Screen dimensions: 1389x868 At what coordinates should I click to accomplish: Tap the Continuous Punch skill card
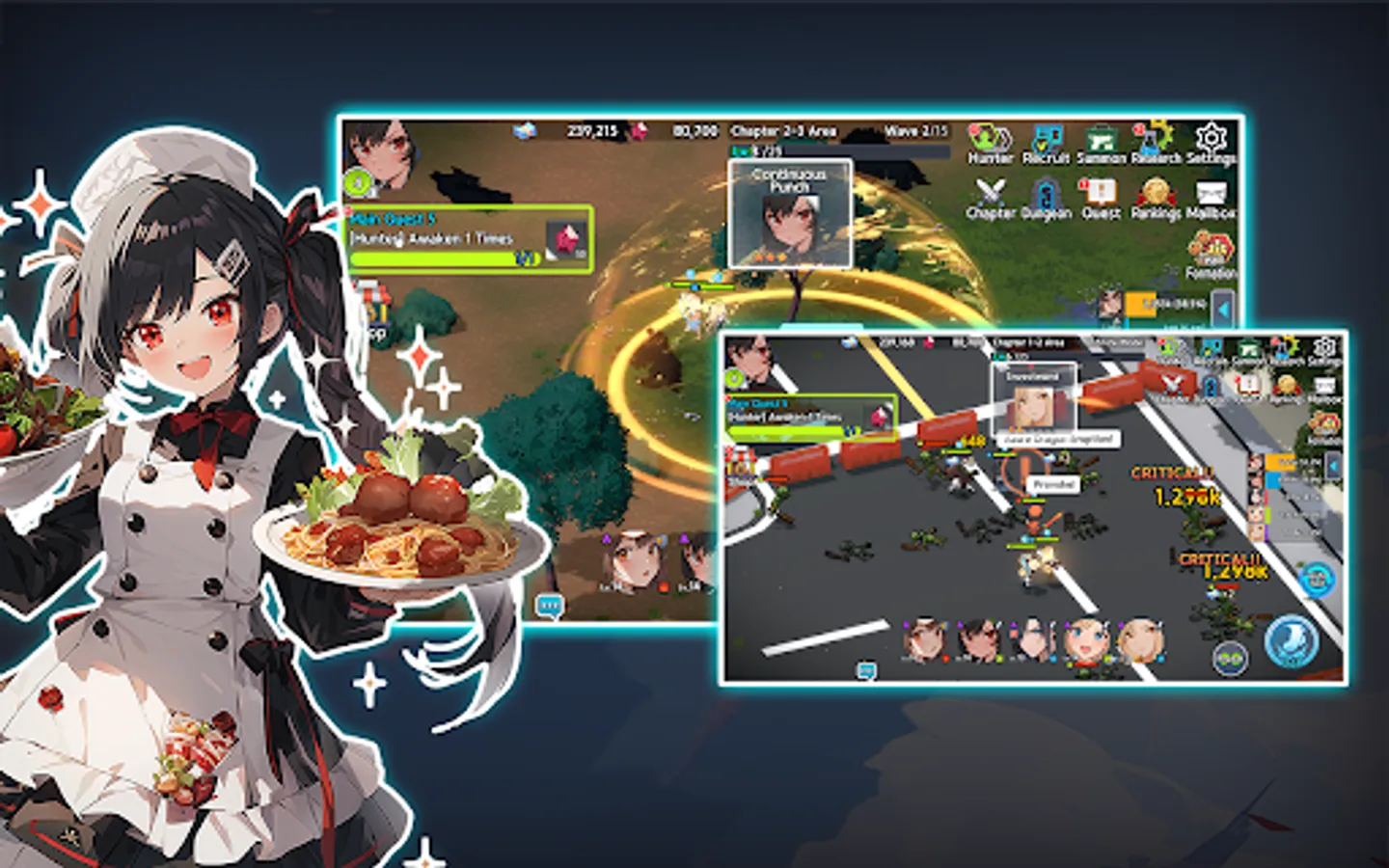[789, 214]
